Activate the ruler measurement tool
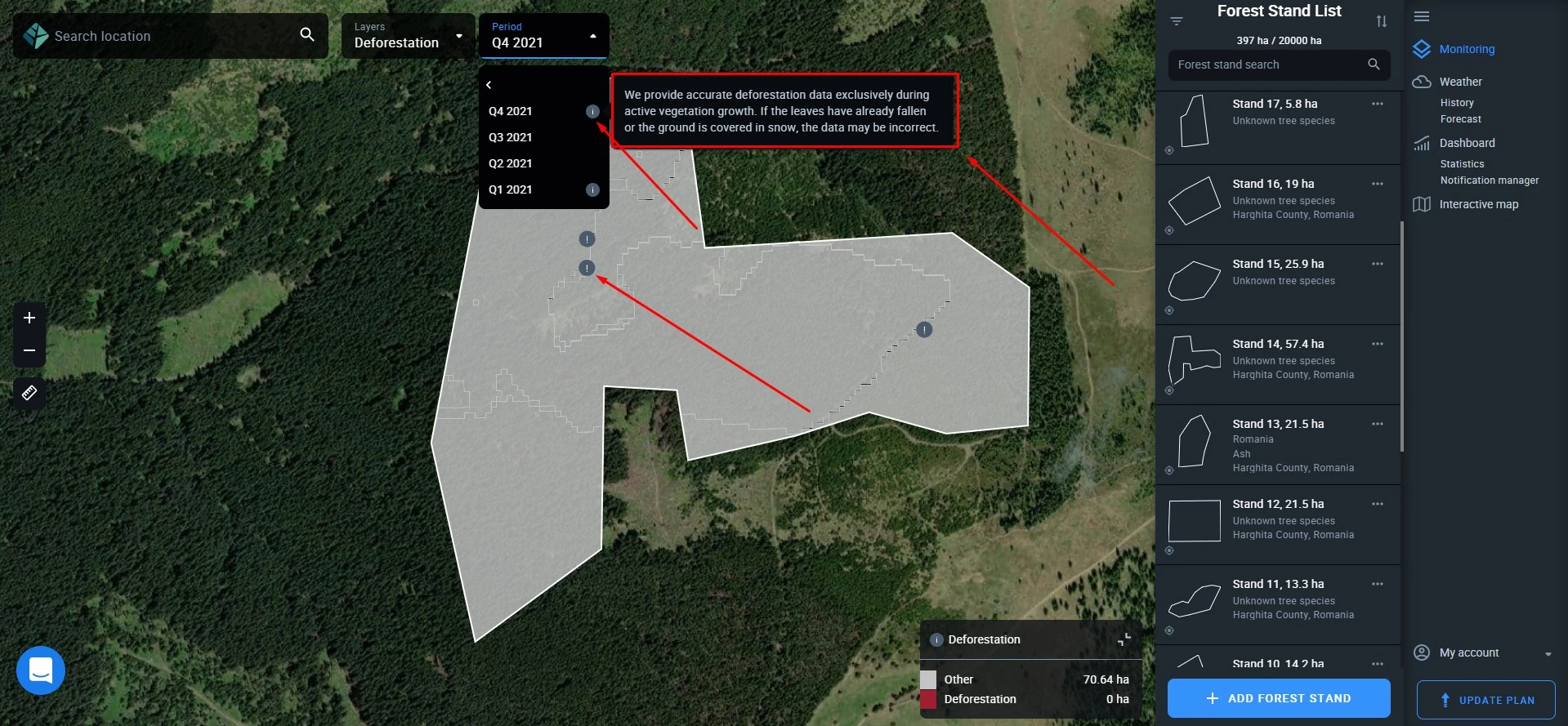The image size is (1568, 726). 29,393
